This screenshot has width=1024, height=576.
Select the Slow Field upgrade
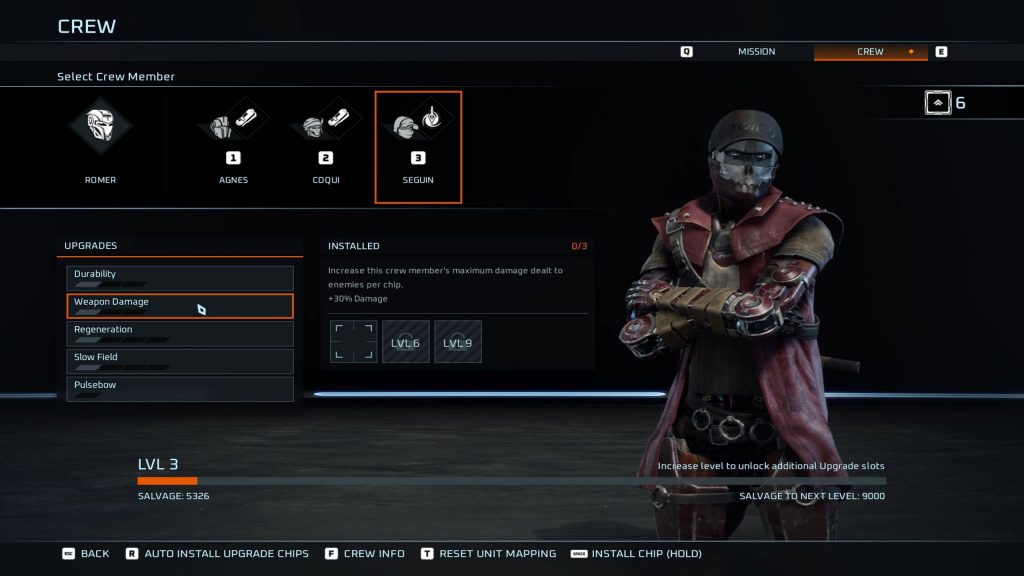(180, 361)
